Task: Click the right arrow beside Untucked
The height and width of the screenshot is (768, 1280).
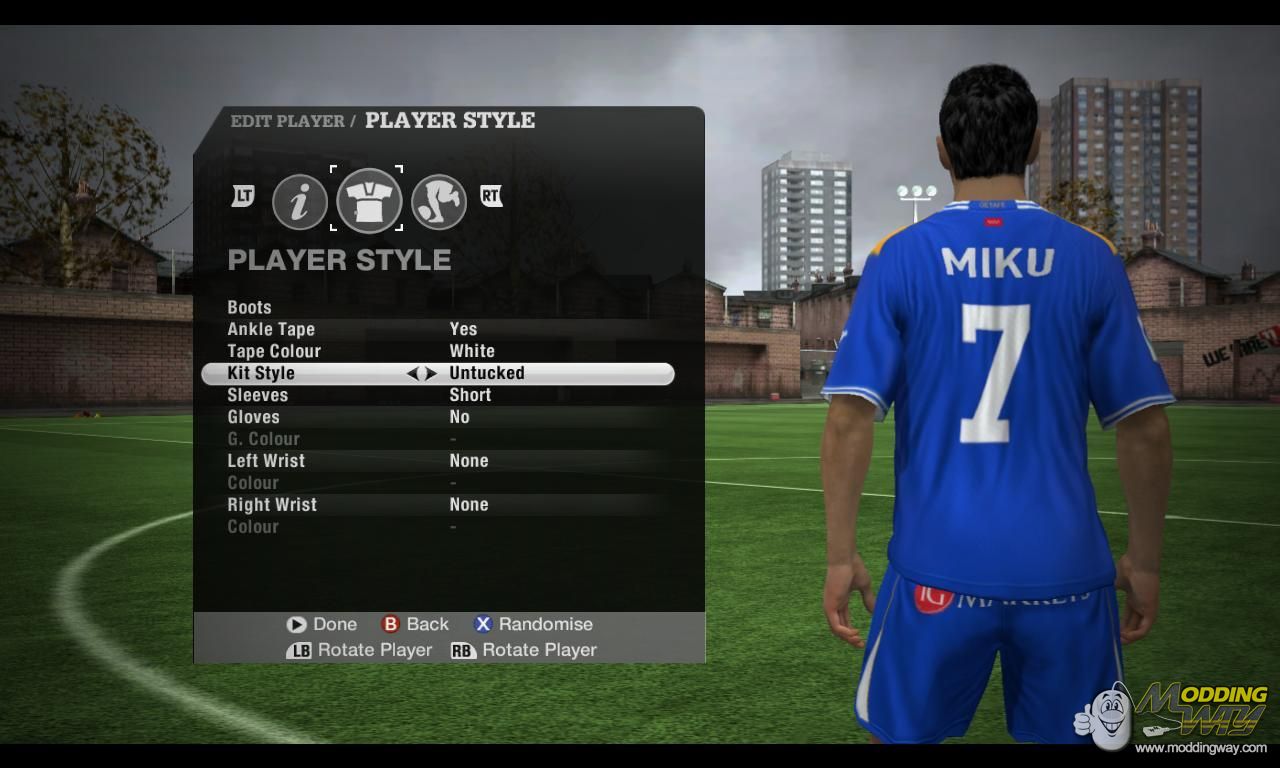Action: pos(431,374)
